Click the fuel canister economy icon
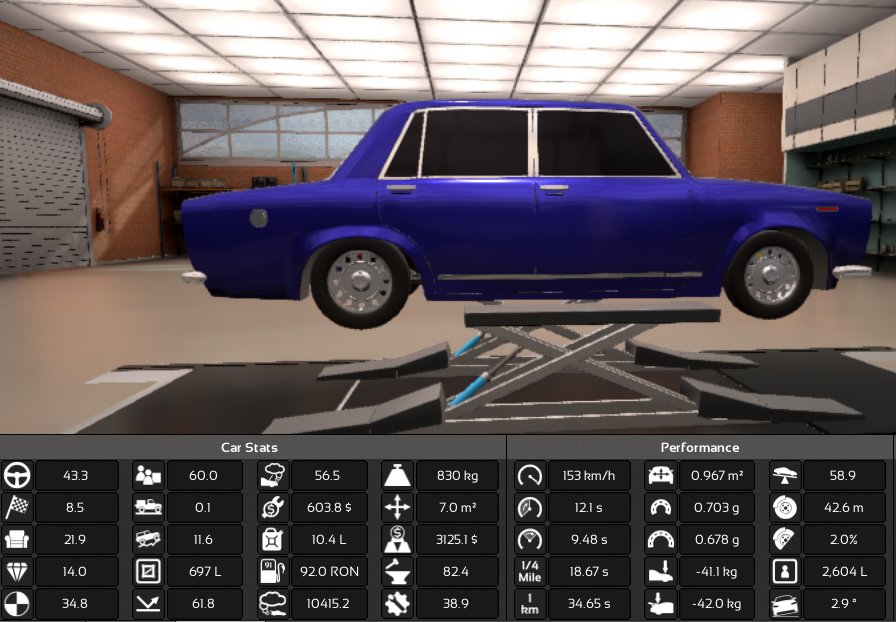Image resolution: width=896 pixels, height=622 pixels. tap(273, 540)
